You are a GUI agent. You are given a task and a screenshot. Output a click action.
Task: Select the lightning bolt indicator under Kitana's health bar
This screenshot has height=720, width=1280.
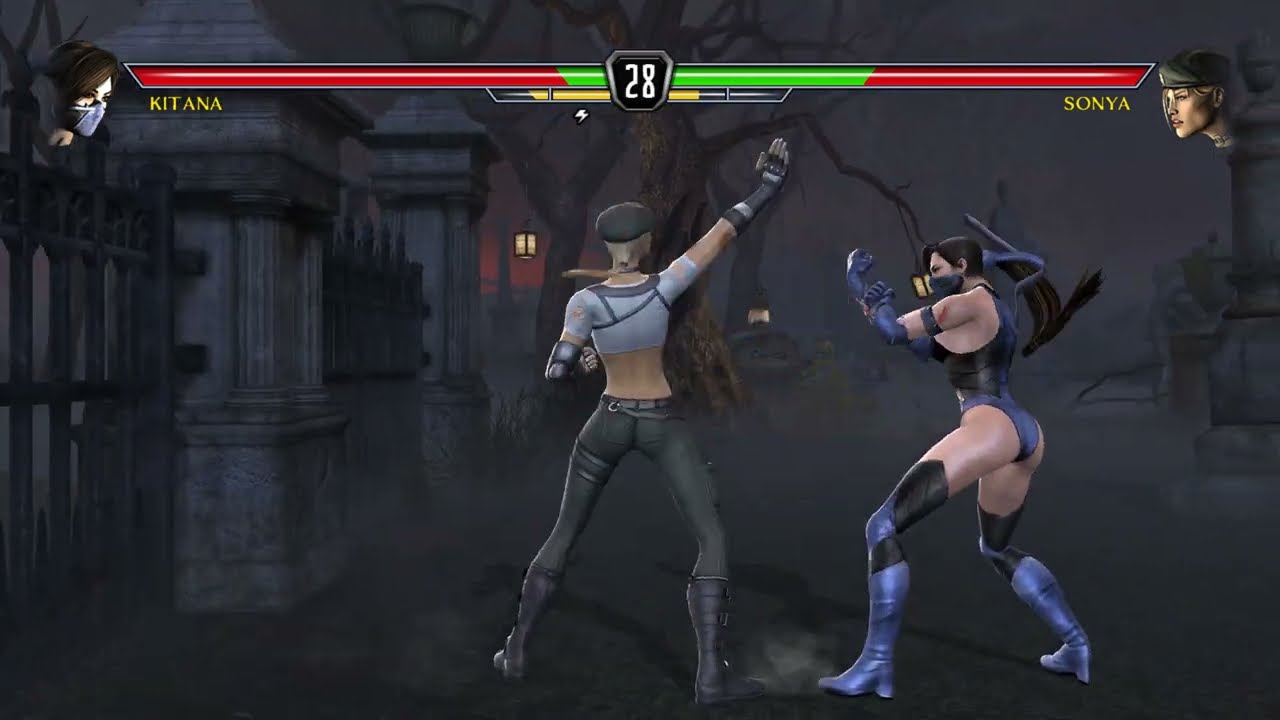tap(580, 115)
